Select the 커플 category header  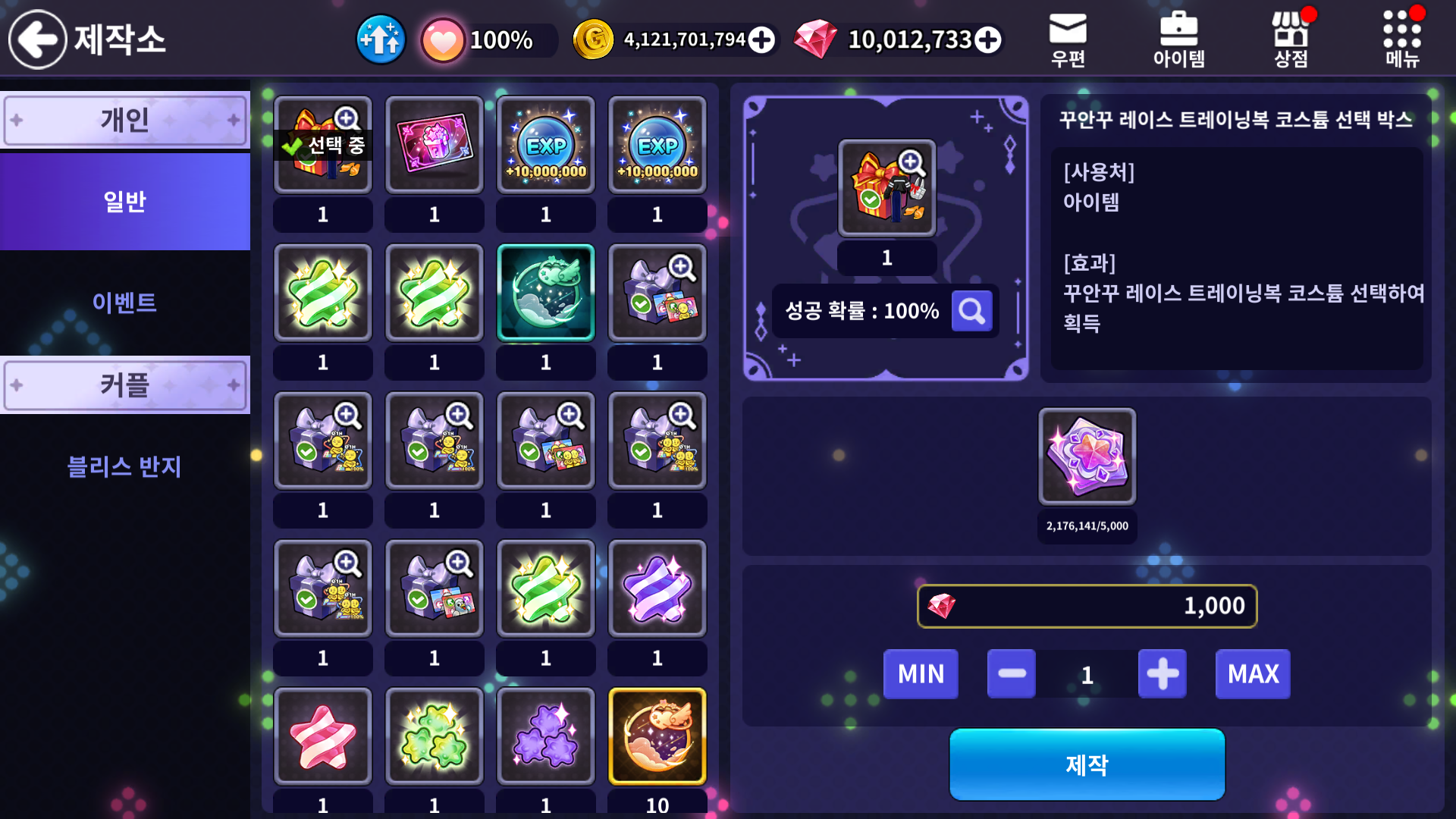[125, 385]
